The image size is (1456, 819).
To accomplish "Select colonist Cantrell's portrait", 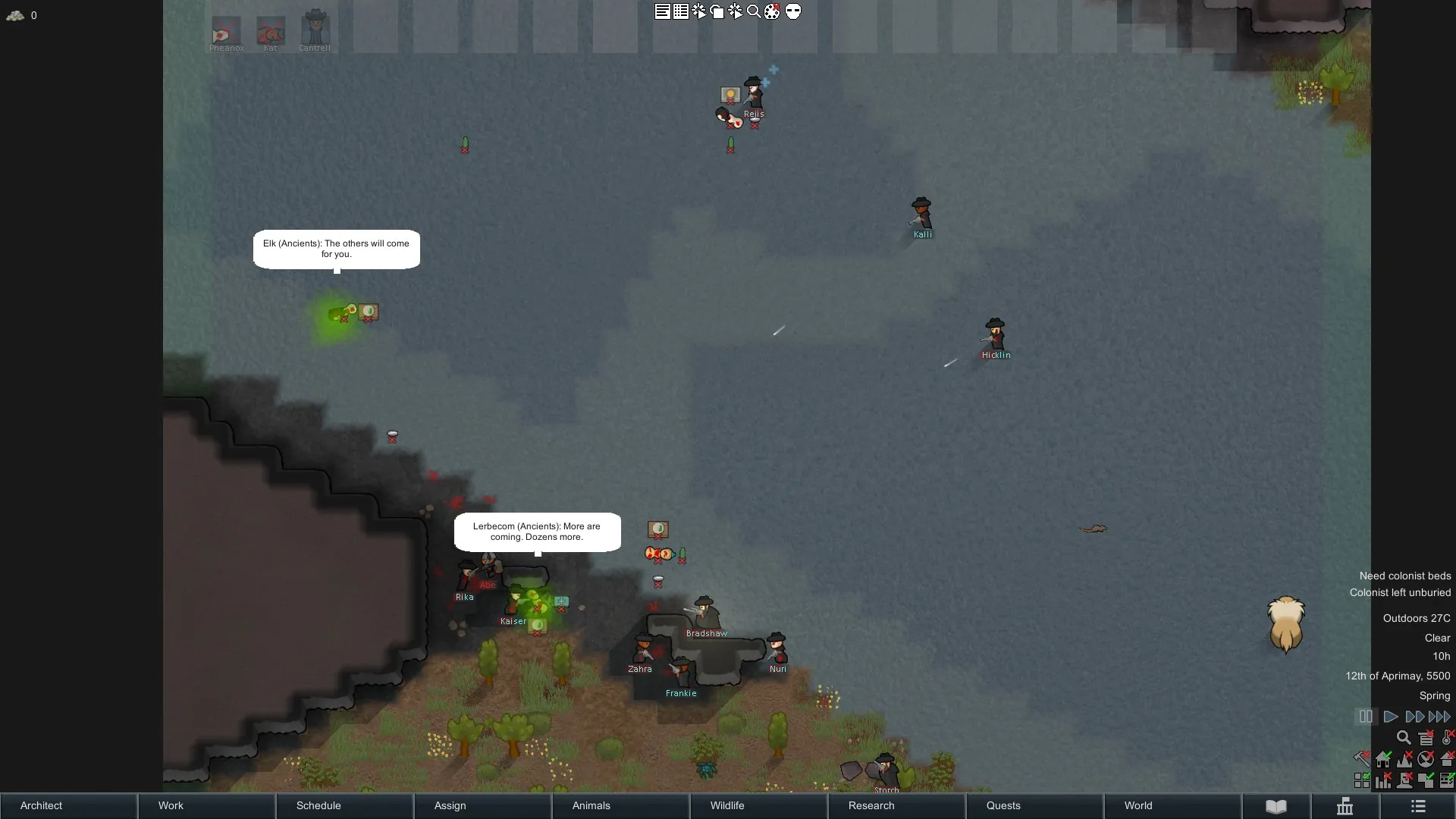I will pos(315,30).
